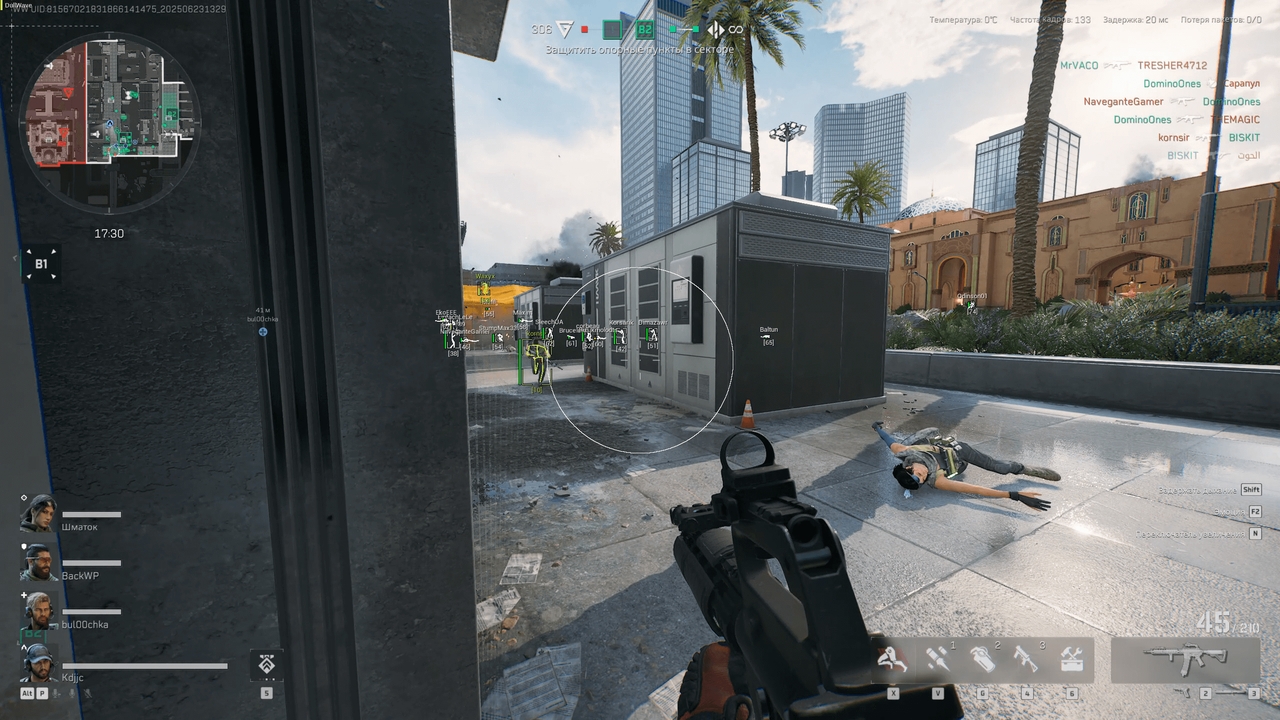Click the health bar of bul00chka
The height and width of the screenshot is (720, 1280).
[x=92, y=610]
